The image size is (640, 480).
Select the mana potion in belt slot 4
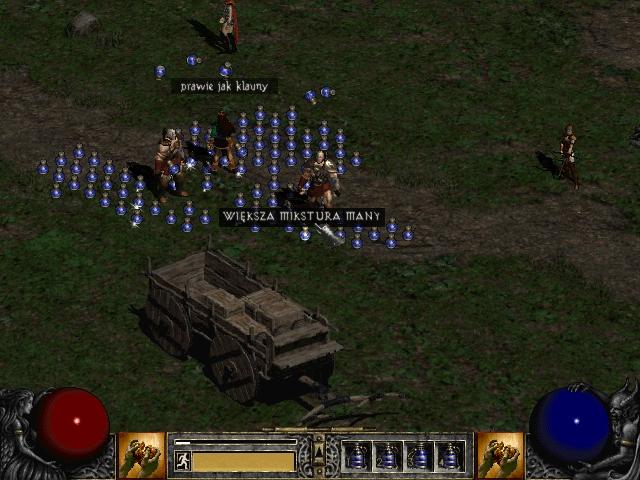click(x=450, y=456)
